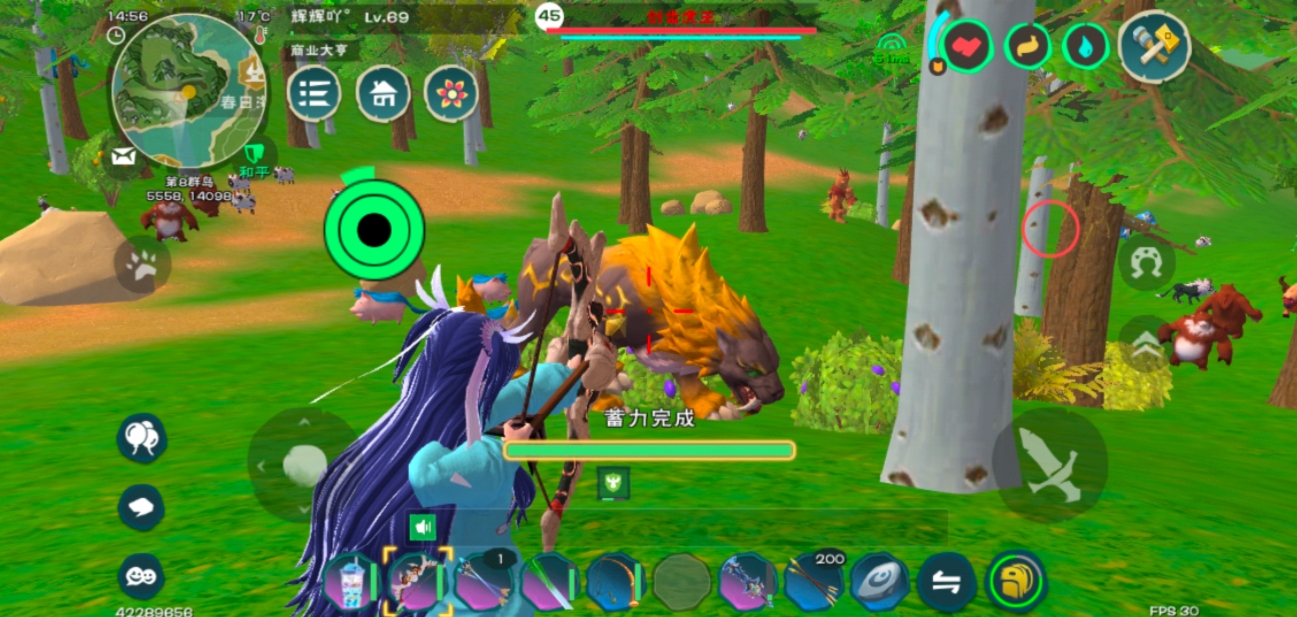Select the fishing rod hotbar slot

coord(615,581)
